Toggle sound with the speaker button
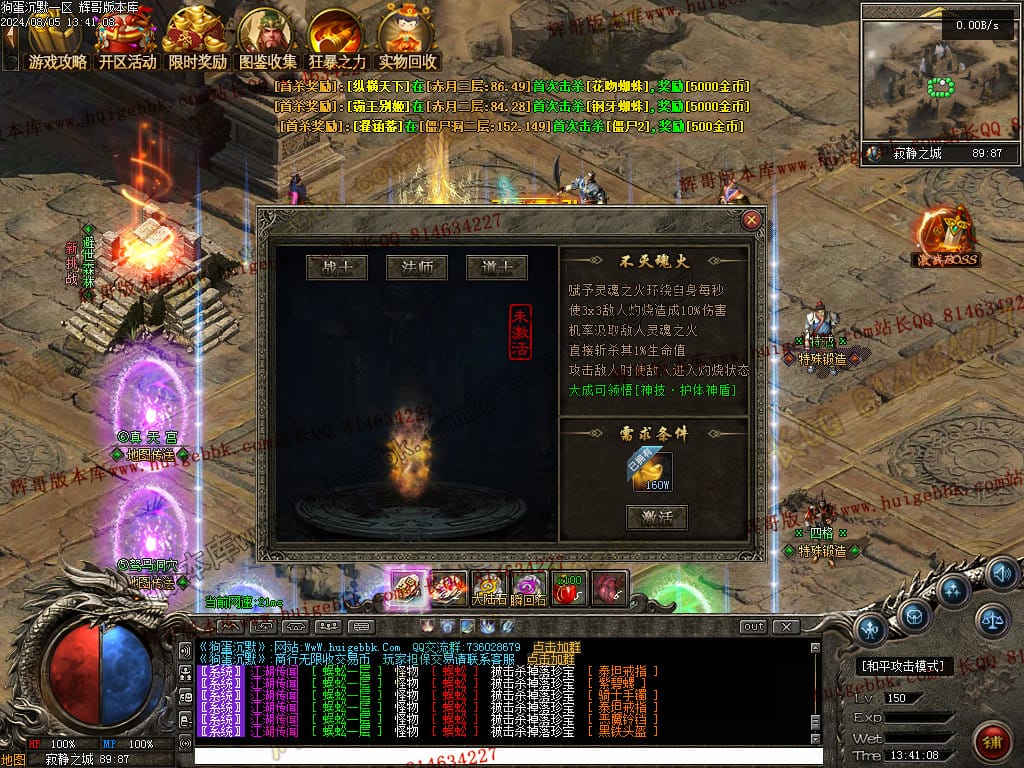 pos(1001,574)
